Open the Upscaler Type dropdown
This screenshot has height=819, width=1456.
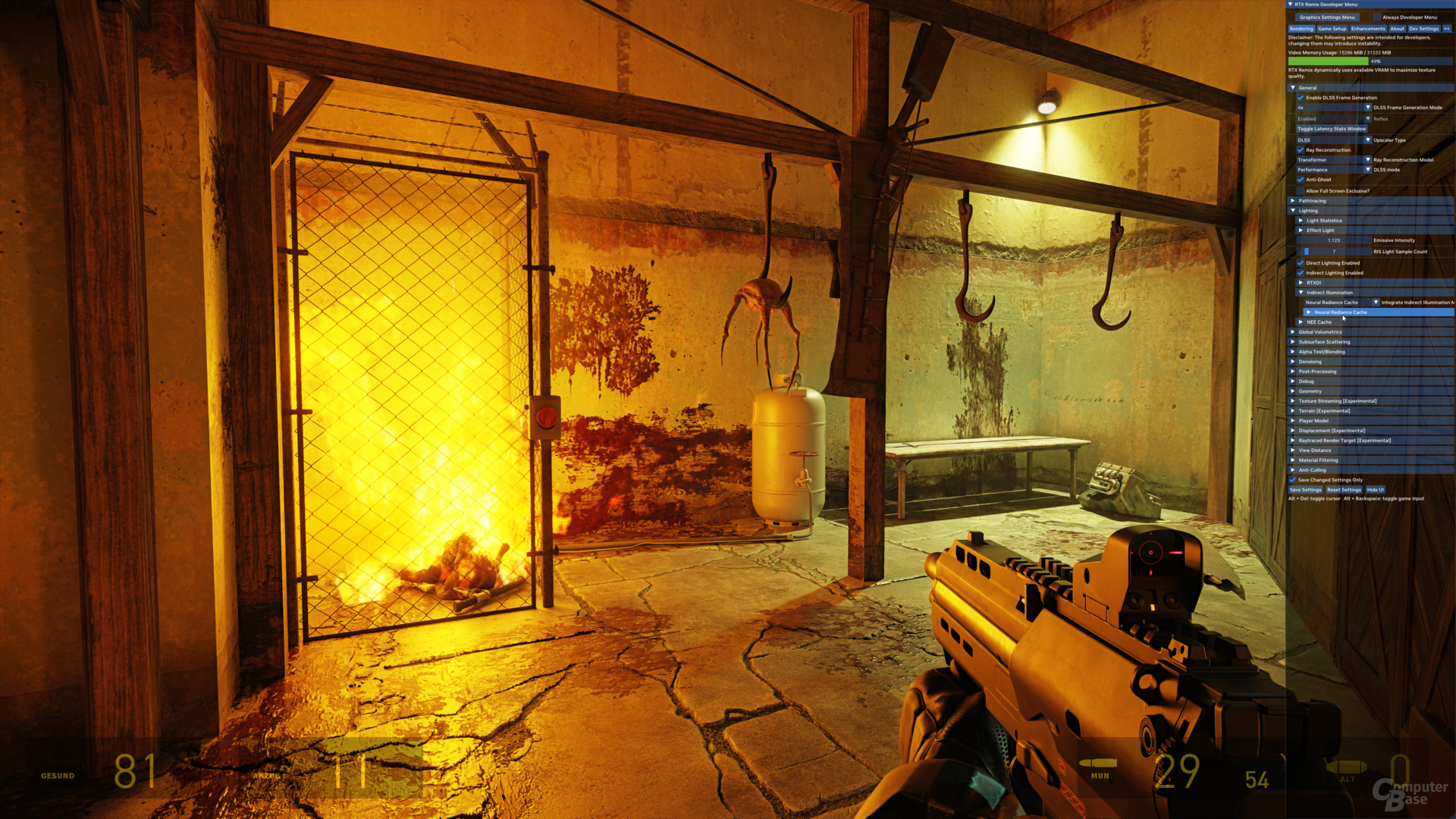(1368, 140)
